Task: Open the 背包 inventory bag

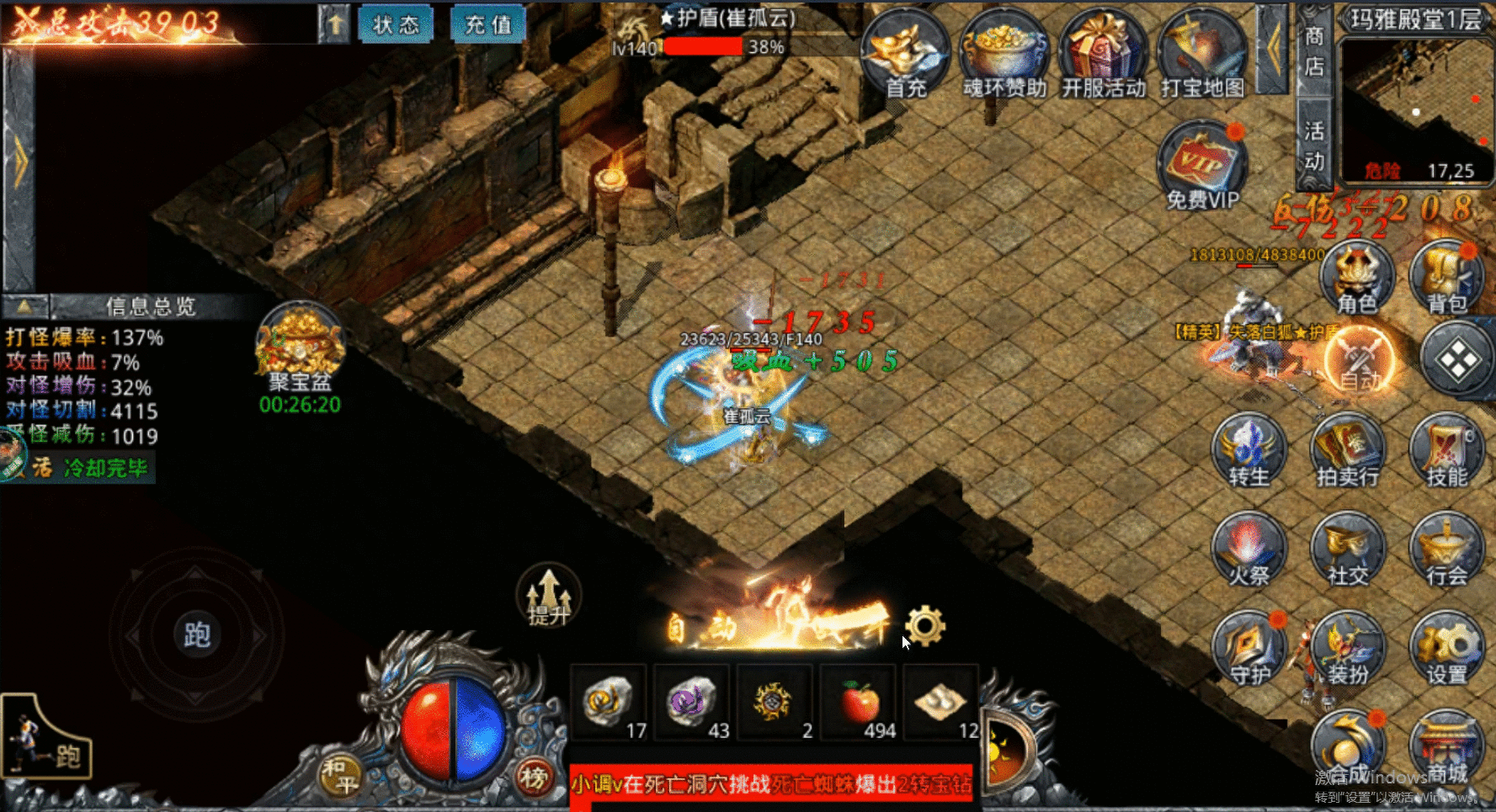Action: click(x=1446, y=279)
